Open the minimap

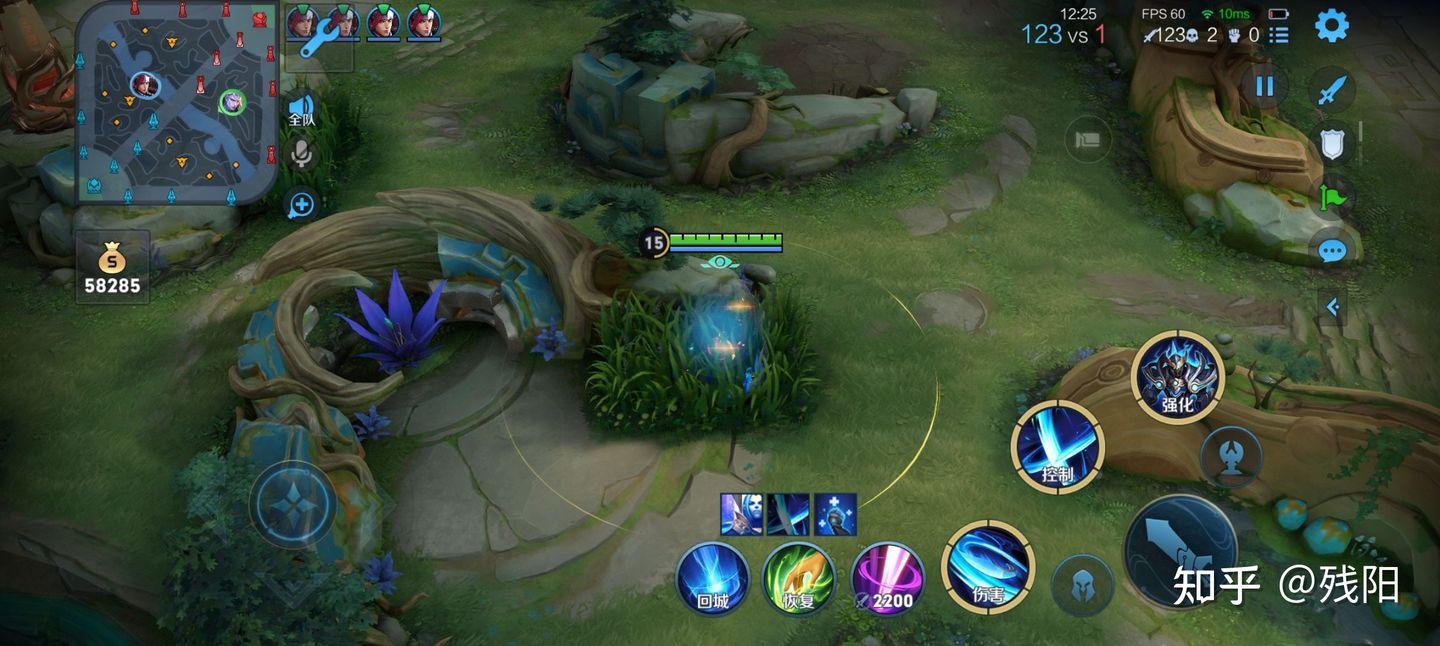(x=176, y=102)
